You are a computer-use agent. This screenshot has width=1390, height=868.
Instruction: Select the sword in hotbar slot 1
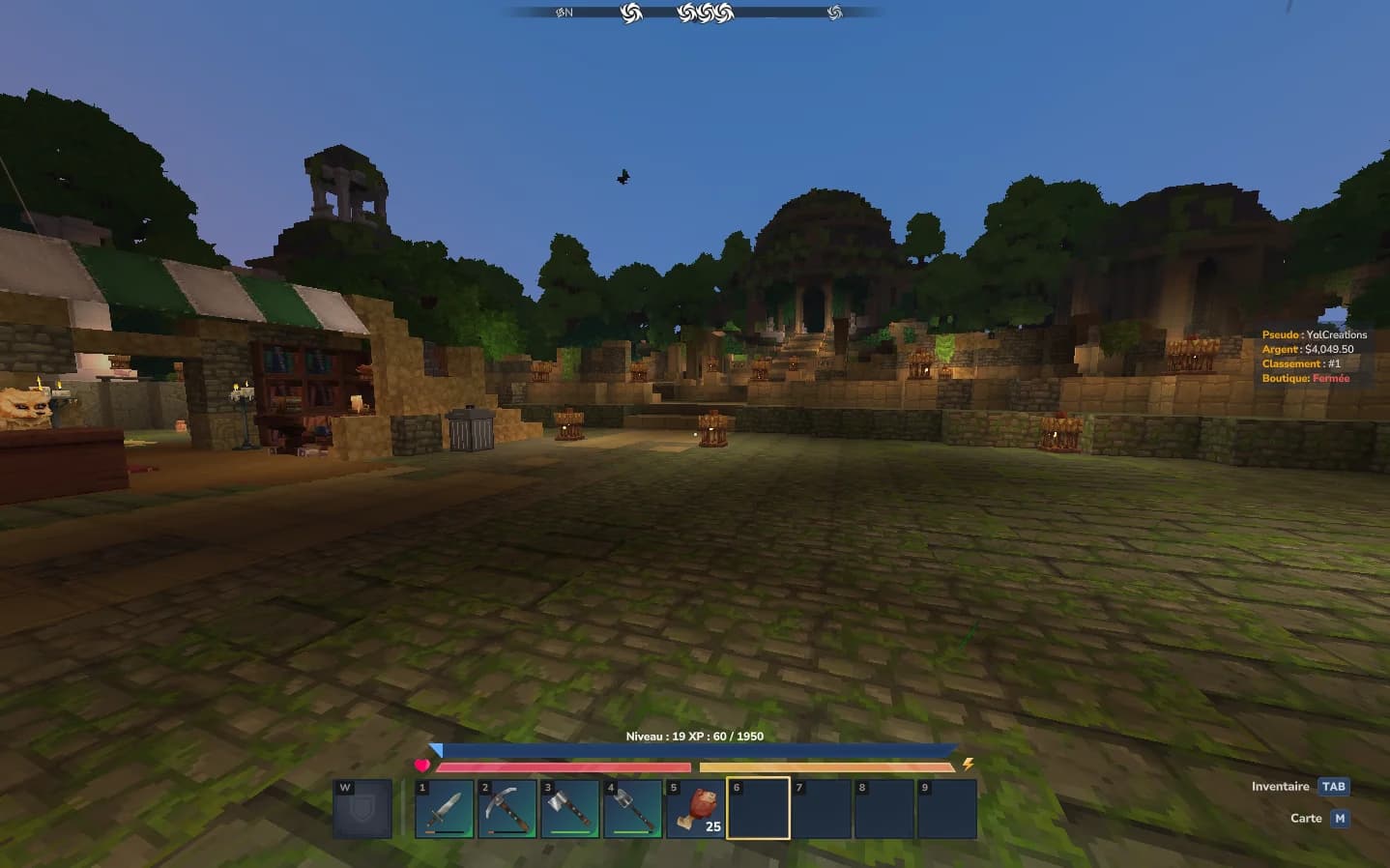[445, 809]
